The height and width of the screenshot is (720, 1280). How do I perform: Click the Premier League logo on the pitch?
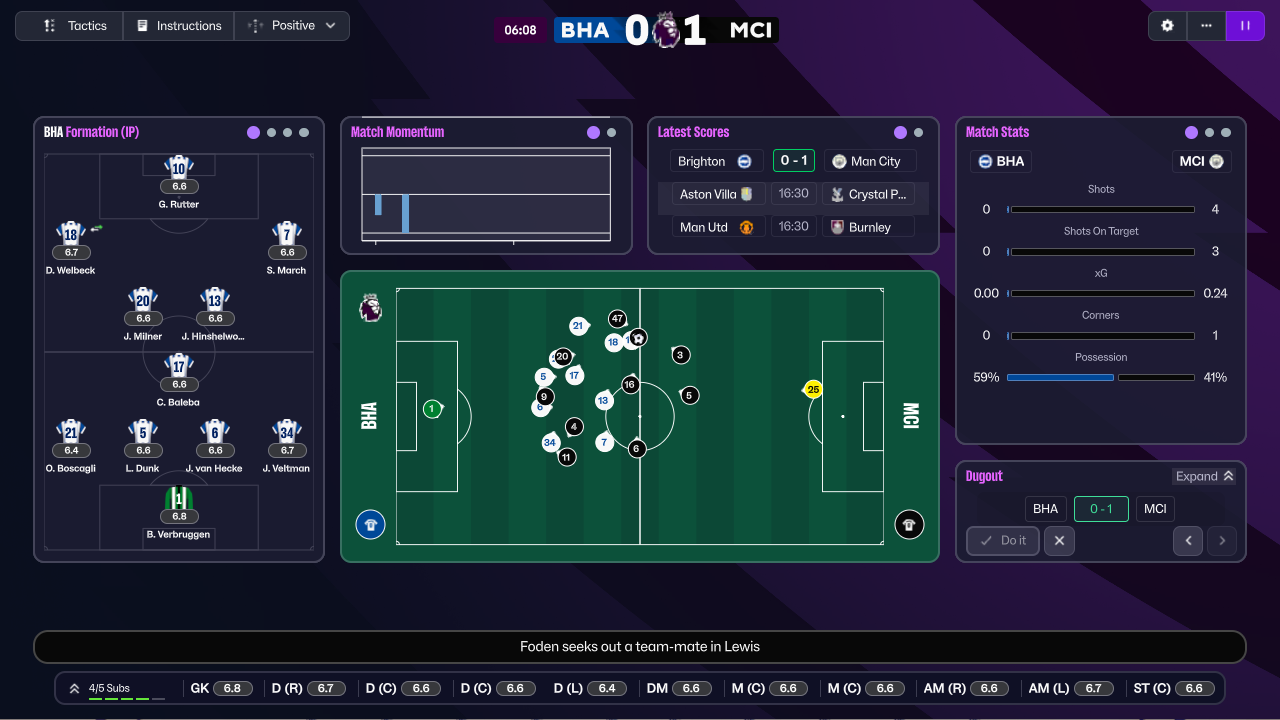(x=370, y=309)
